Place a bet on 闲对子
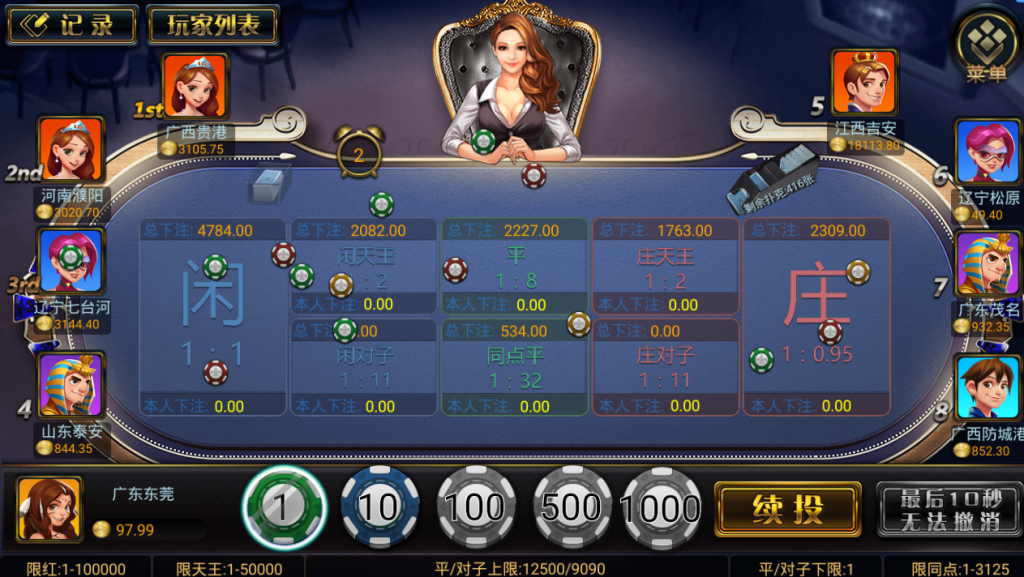This screenshot has height=577, width=1024. coord(362,367)
